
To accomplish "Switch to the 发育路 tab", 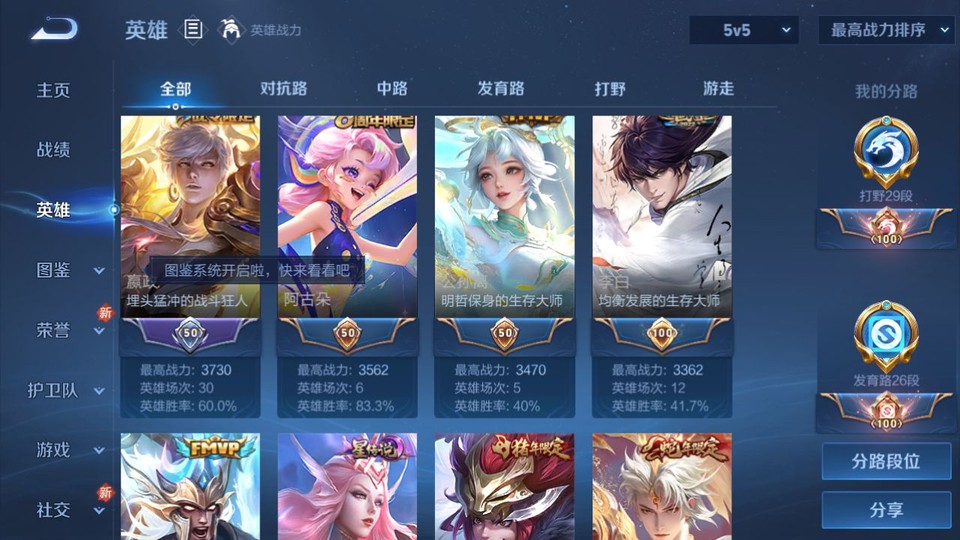I will [x=501, y=89].
